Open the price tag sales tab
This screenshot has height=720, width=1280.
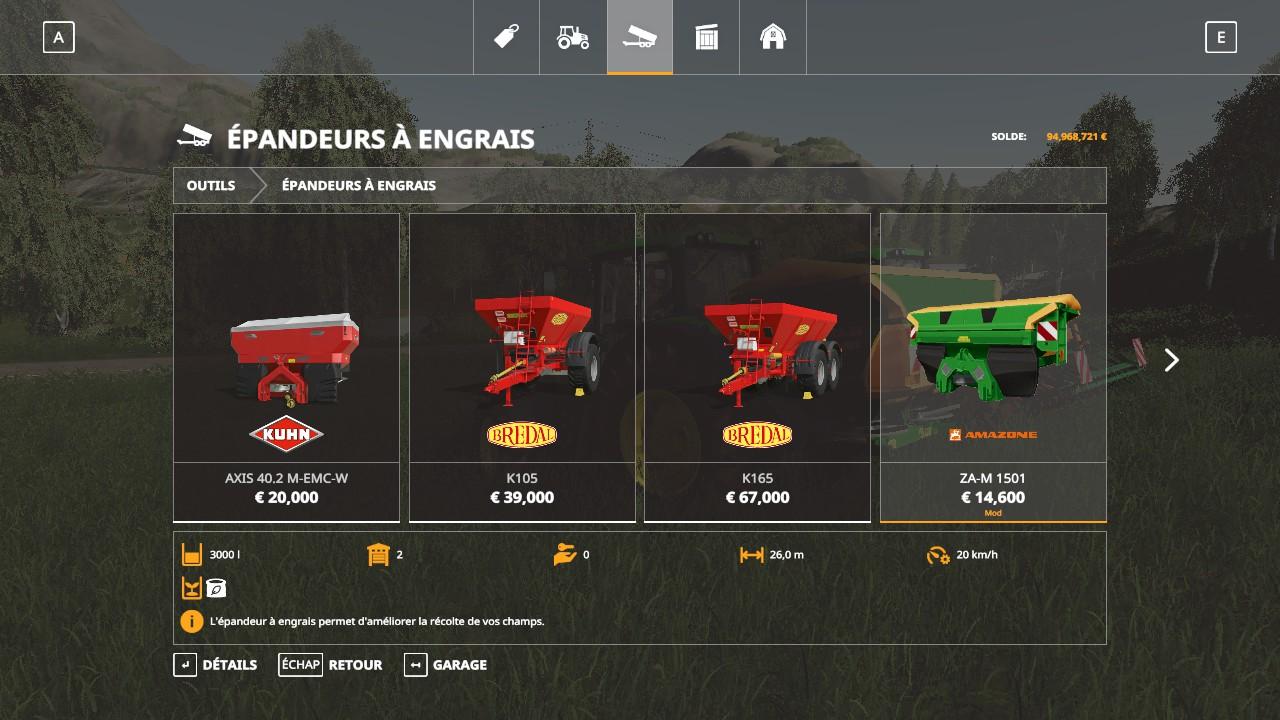tap(506, 38)
